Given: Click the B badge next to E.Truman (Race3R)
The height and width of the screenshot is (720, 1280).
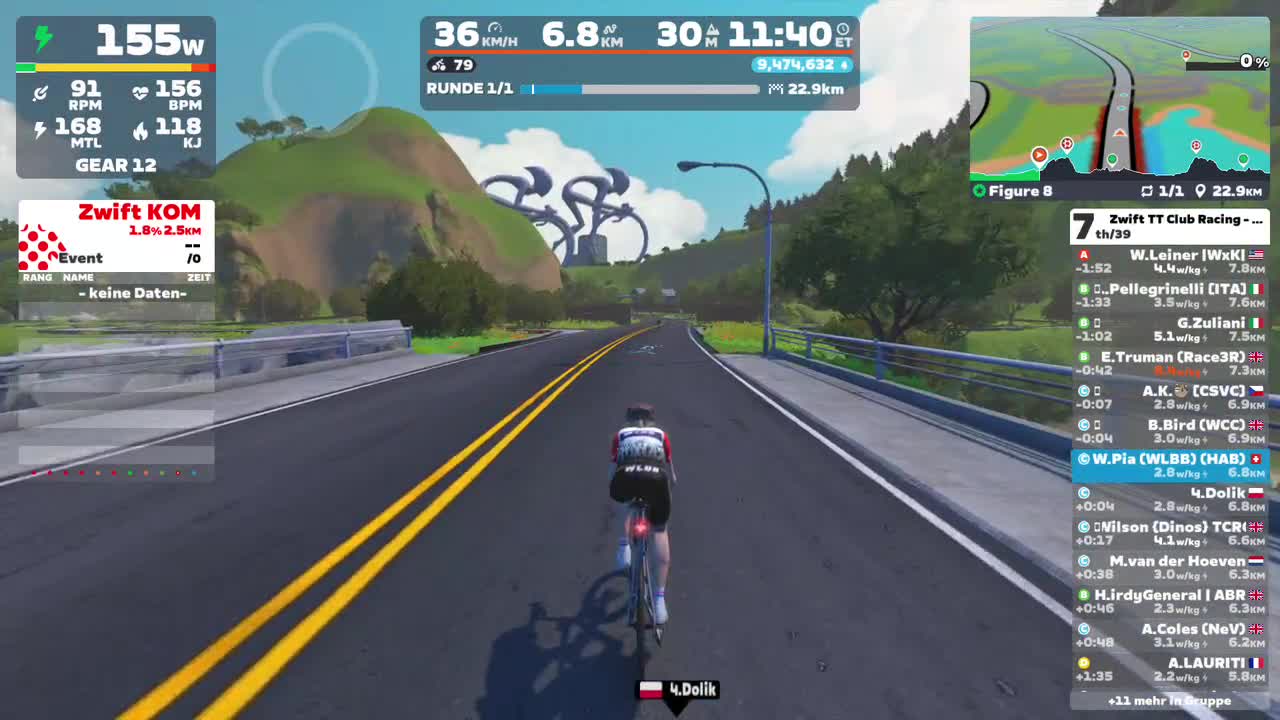Looking at the screenshot, I should pyautogui.click(x=1083, y=357).
